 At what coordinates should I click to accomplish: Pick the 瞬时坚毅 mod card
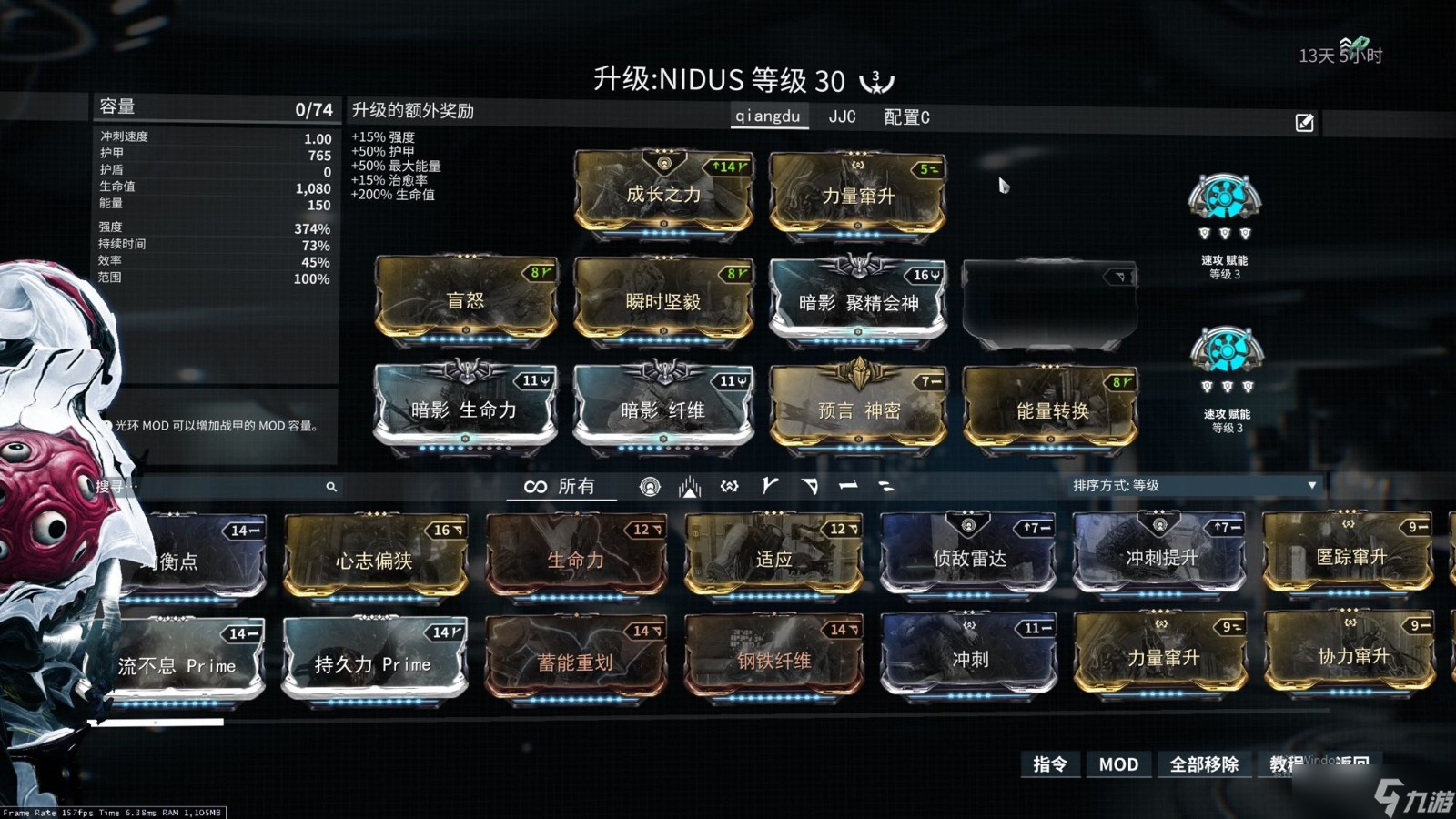click(663, 301)
